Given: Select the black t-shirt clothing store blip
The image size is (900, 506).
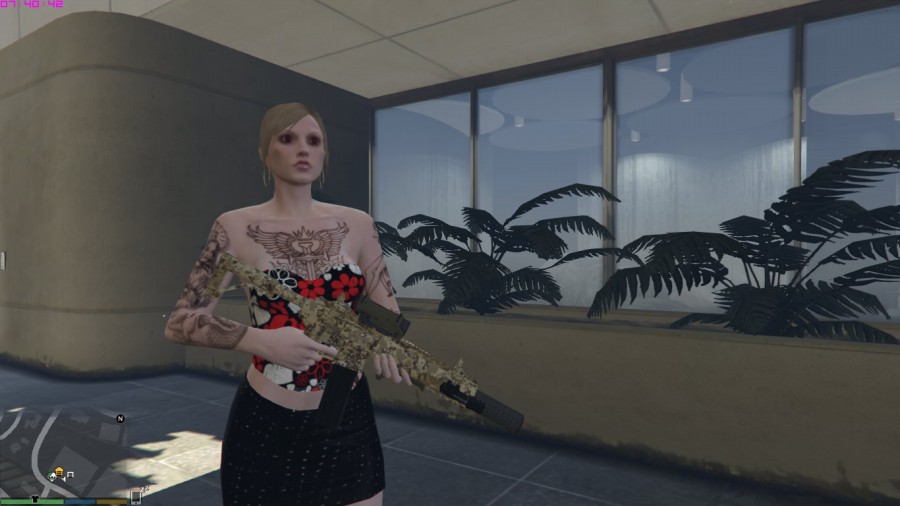Looking at the screenshot, I should (x=37, y=498).
